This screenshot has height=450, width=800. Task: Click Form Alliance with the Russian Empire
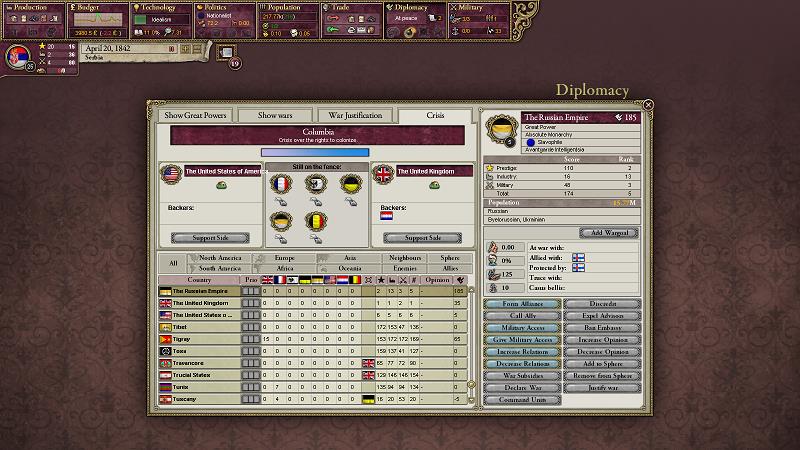[x=514, y=303]
